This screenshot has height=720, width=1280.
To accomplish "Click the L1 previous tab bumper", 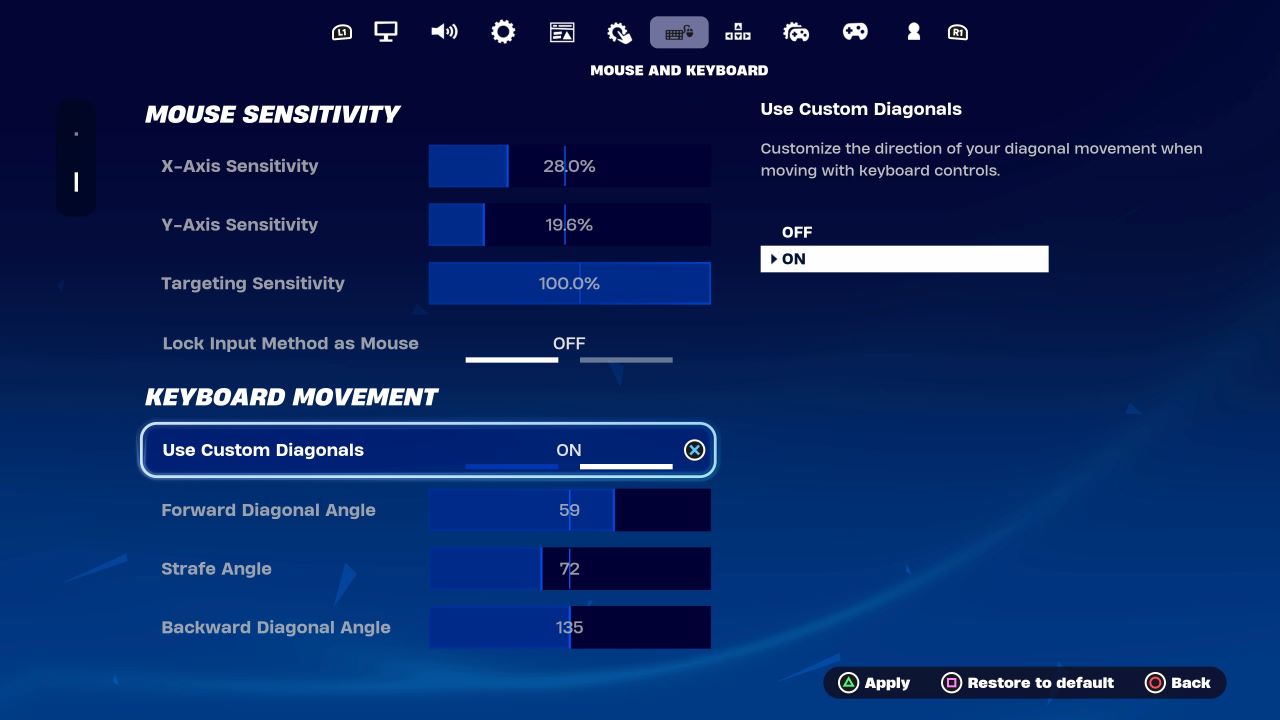I will click(344, 31).
